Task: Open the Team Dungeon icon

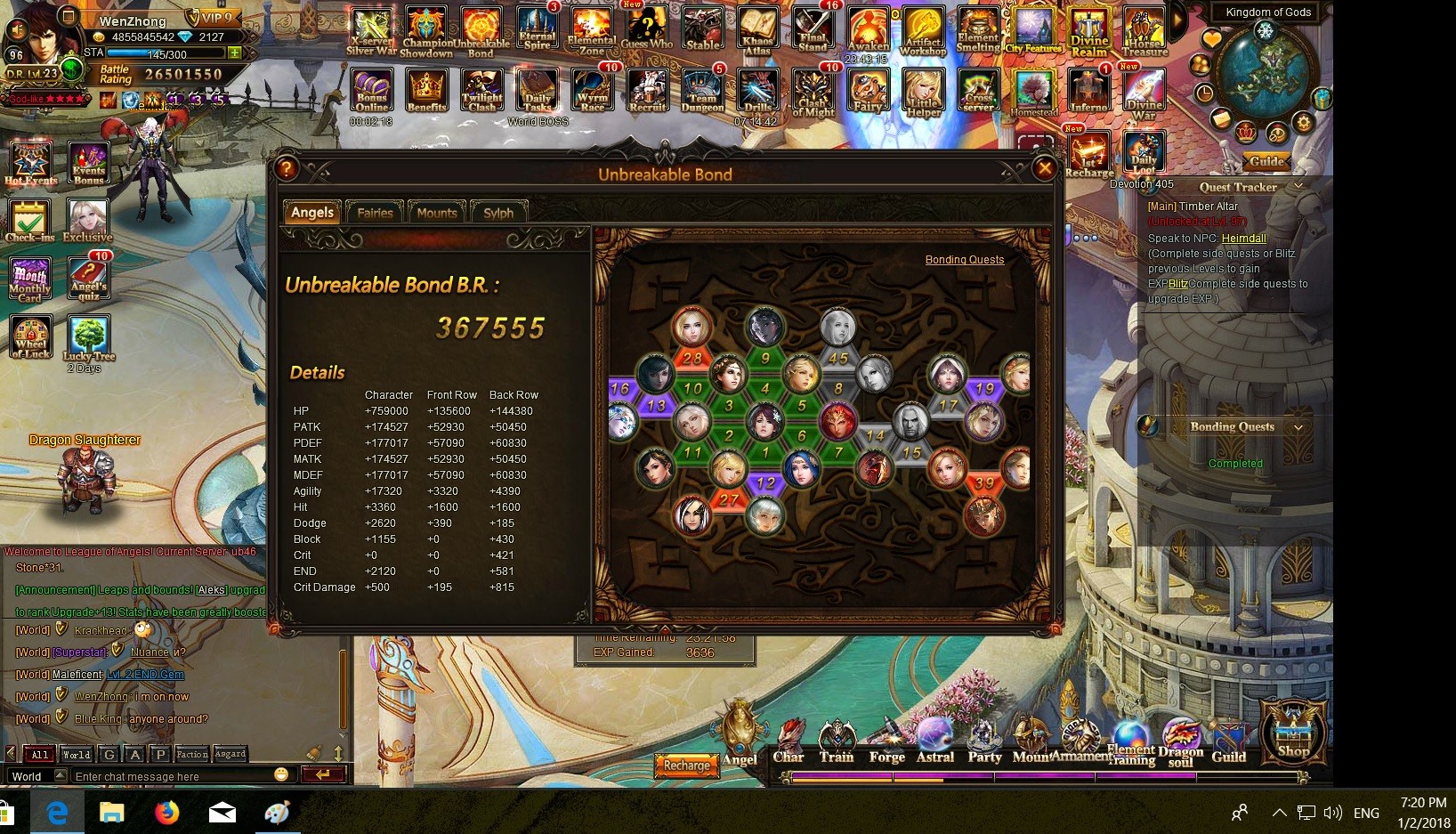Action: pyautogui.click(x=702, y=91)
